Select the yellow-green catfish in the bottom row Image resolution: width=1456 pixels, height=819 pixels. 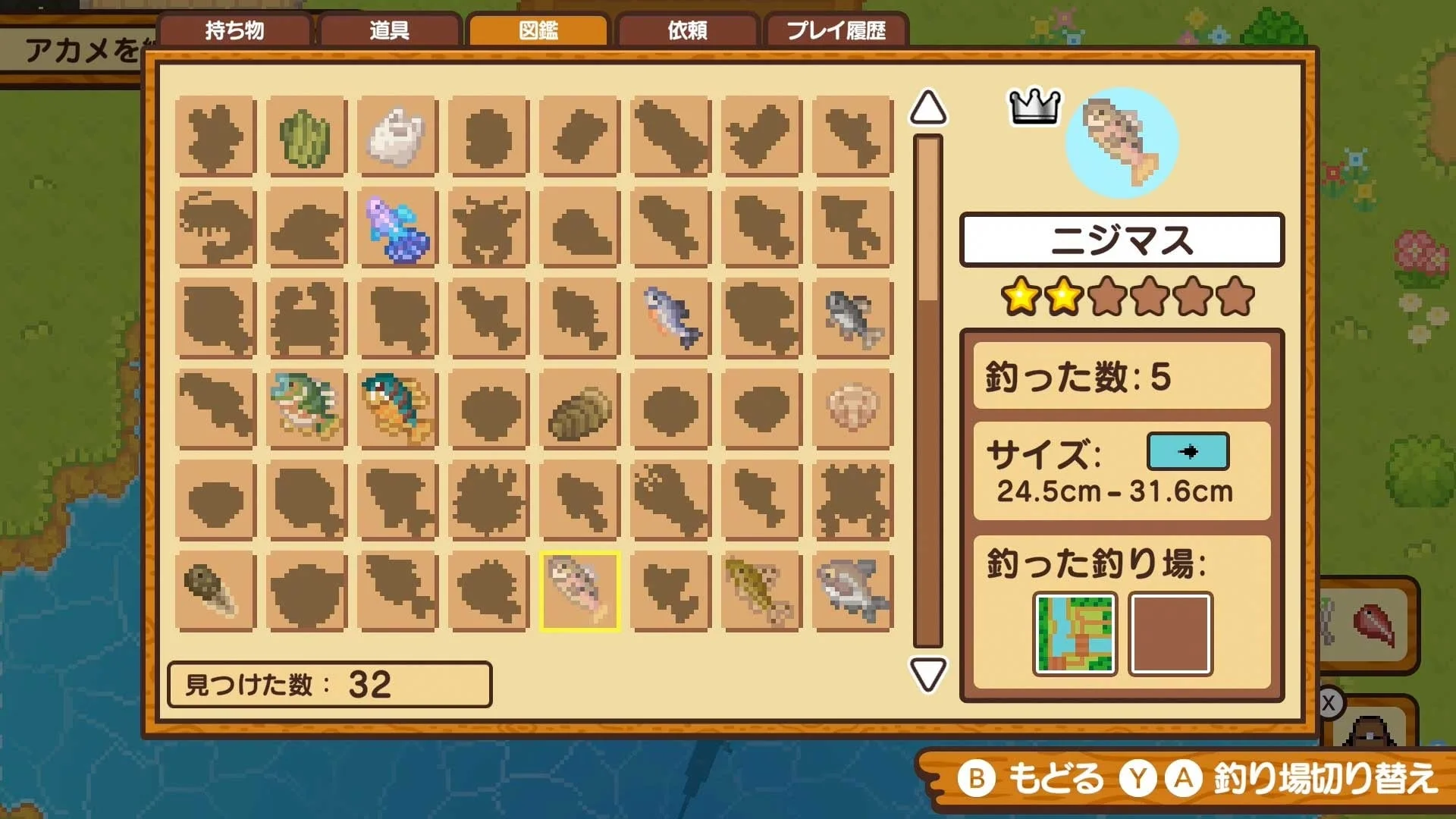click(762, 591)
